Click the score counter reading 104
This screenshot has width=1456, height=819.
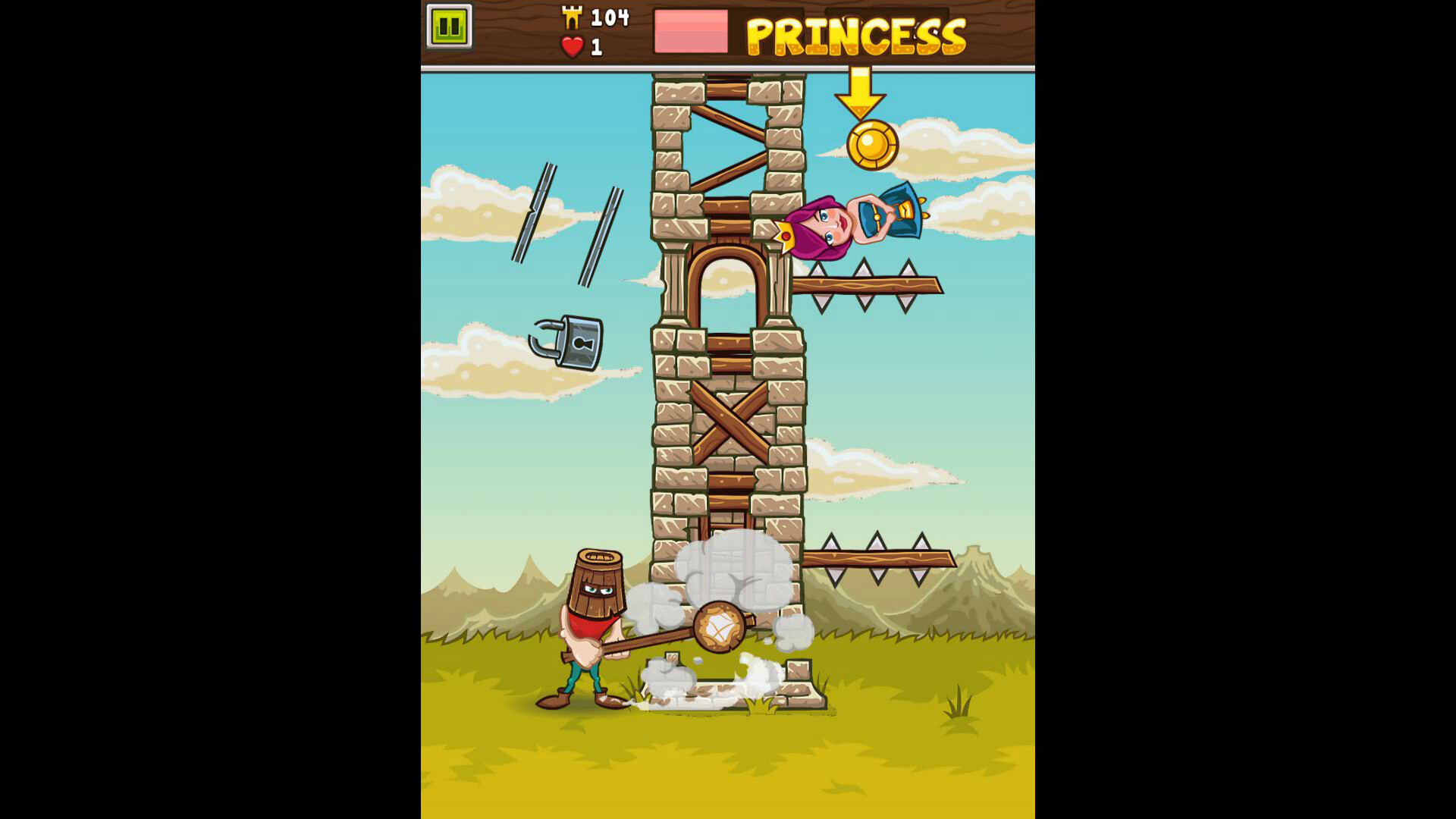point(610,17)
